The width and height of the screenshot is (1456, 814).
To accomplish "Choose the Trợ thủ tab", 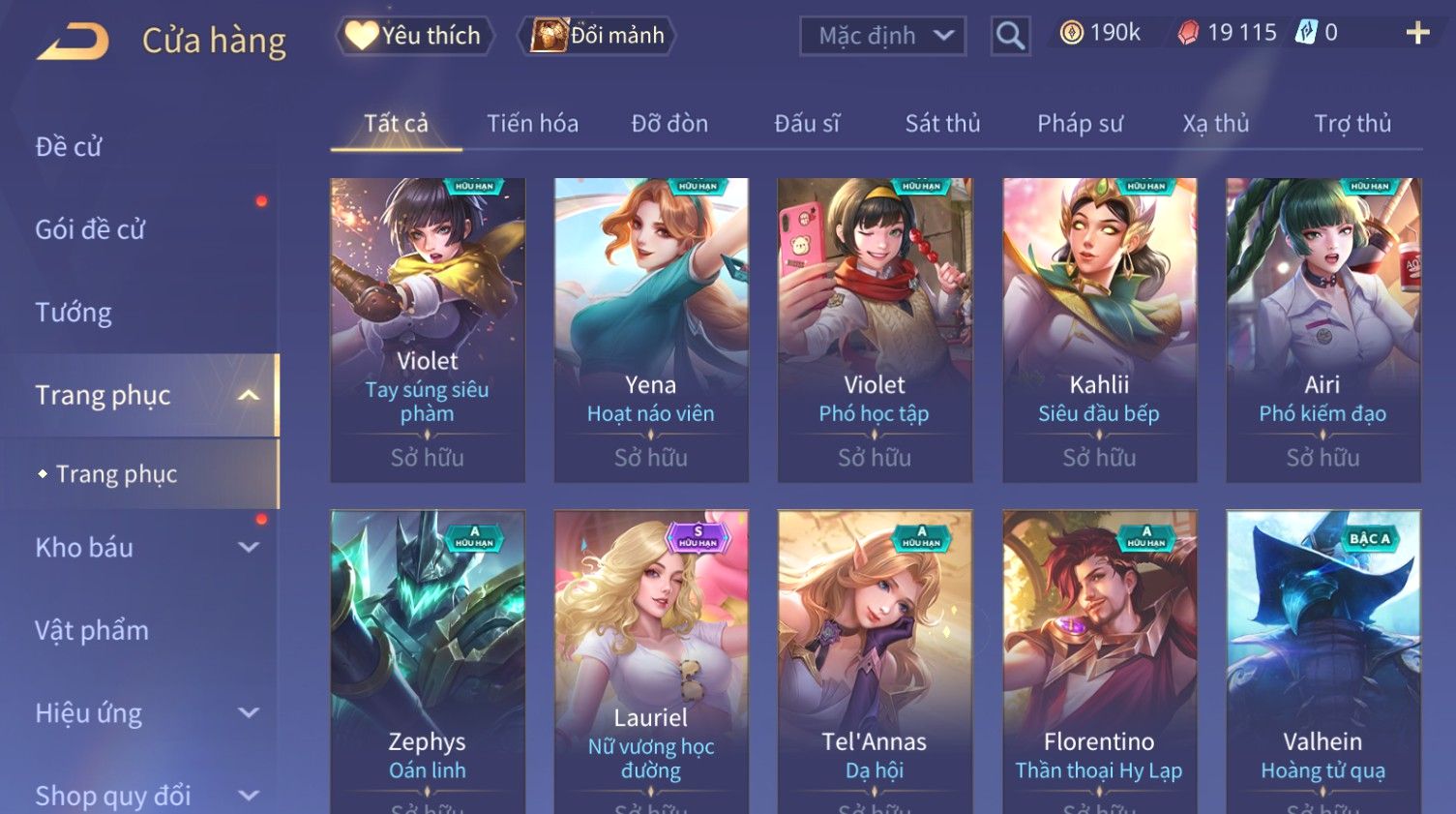I will click(1352, 124).
